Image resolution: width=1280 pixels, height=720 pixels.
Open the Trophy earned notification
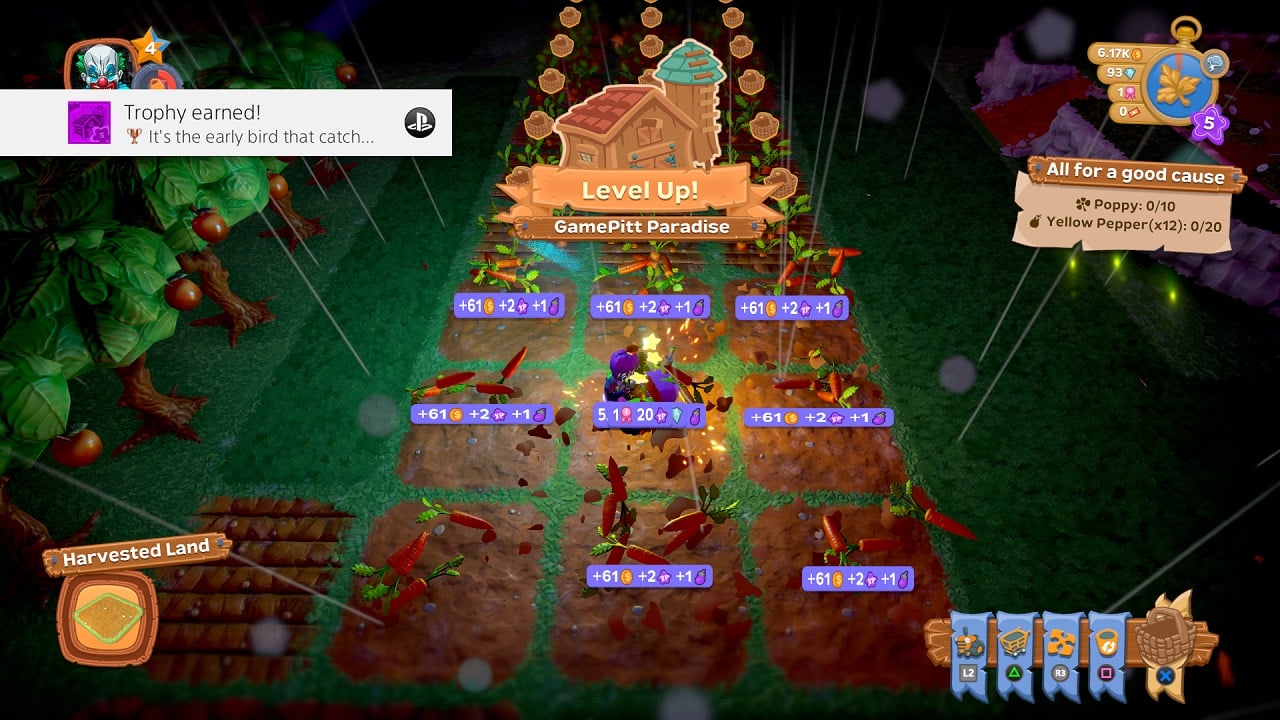226,123
